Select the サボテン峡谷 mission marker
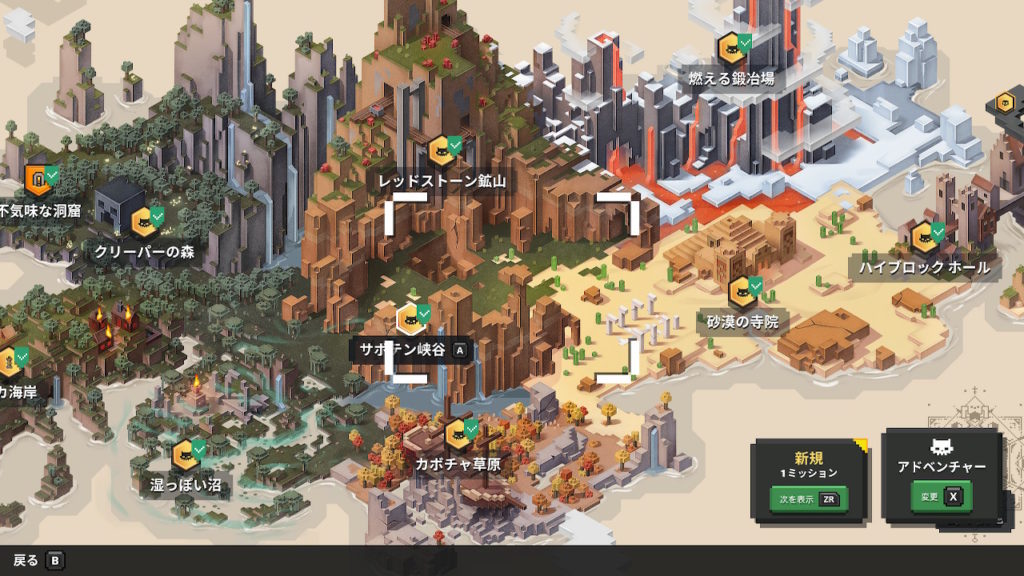 (x=408, y=320)
